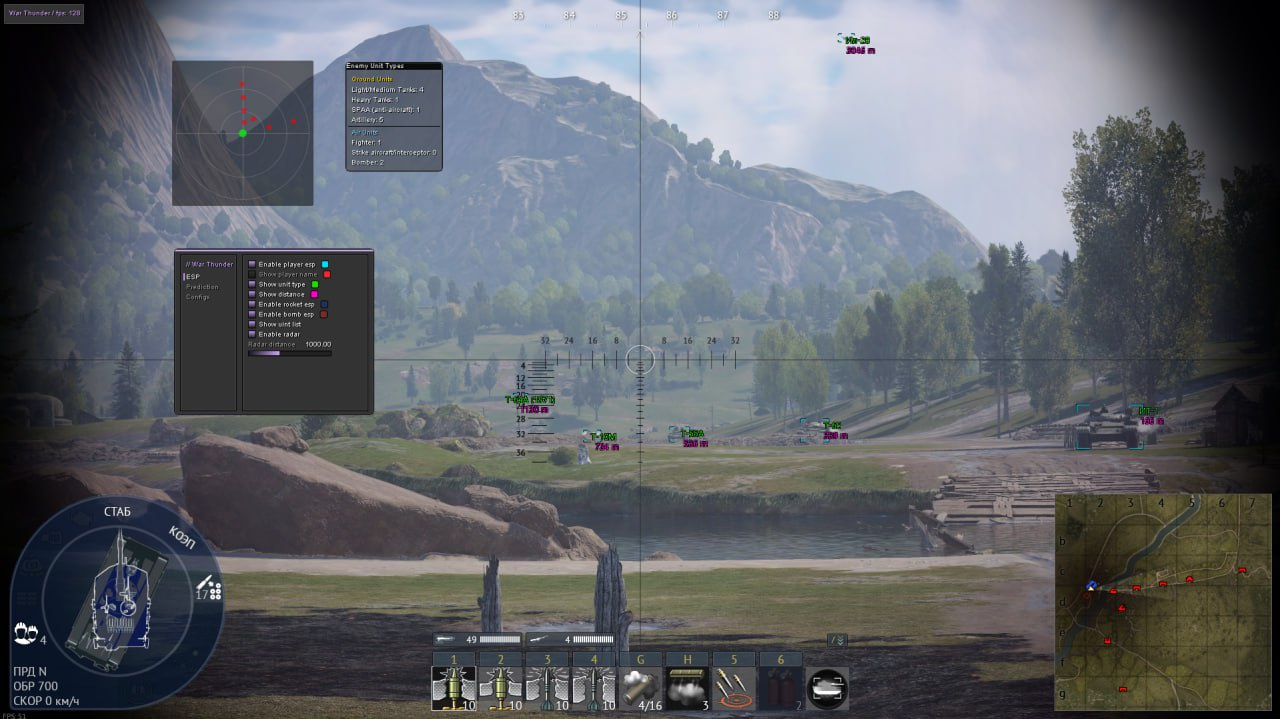Open the magenta distance color swatch
The height and width of the screenshot is (719, 1280).
pos(314,294)
